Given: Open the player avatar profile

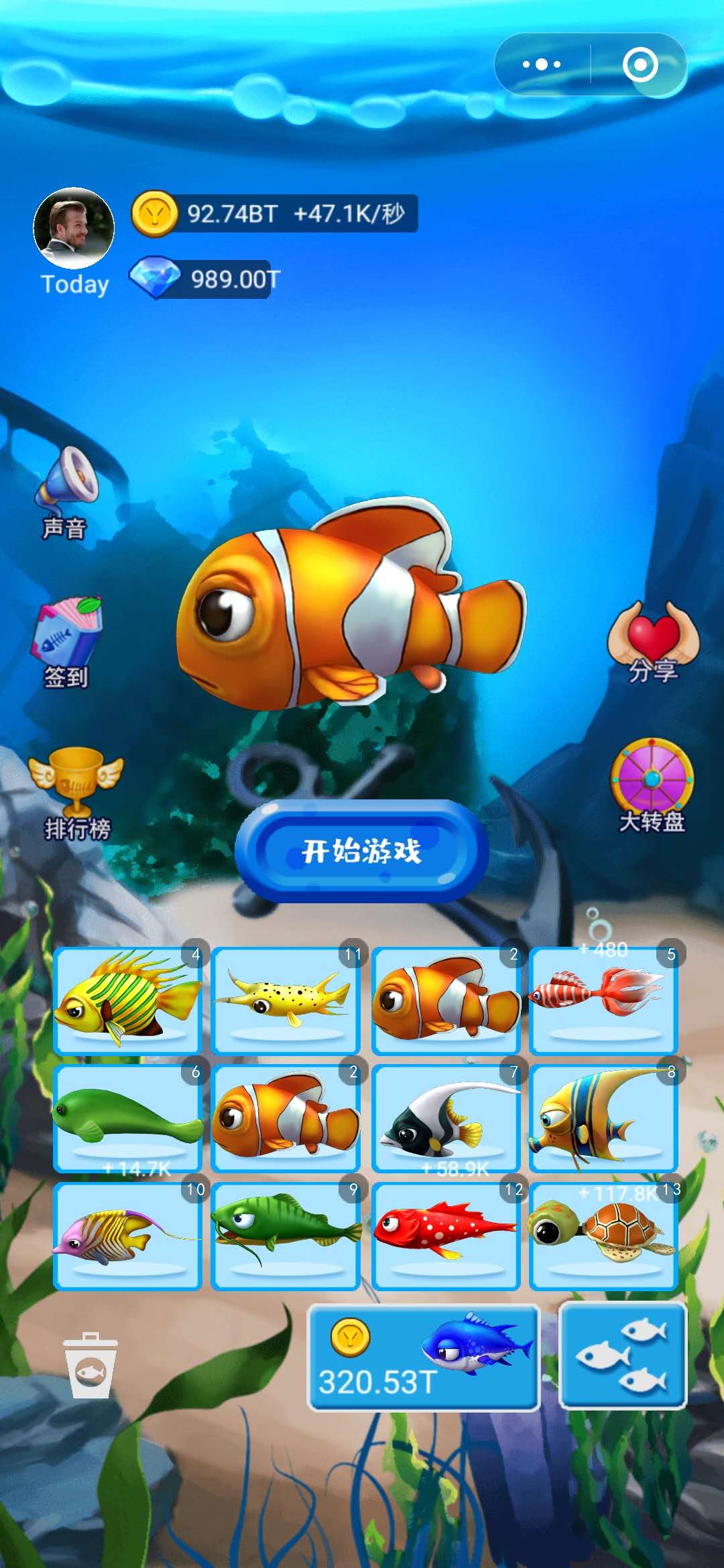Looking at the screenshot, I should coord(74,228).
